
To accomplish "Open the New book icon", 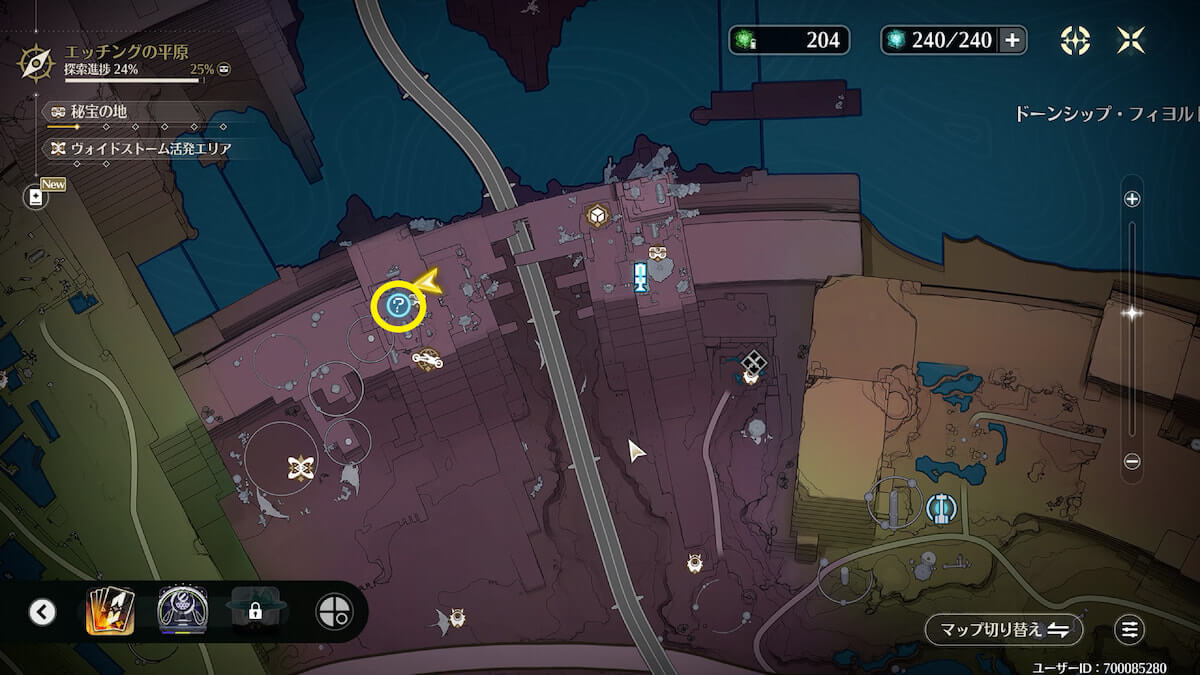I will (37, 197).
